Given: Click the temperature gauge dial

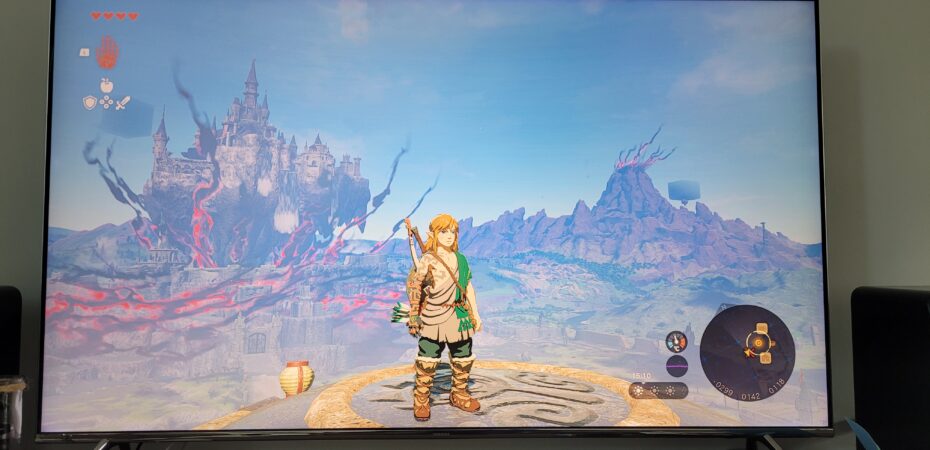Looking at the screenshot, I should (x=677, y=341).
